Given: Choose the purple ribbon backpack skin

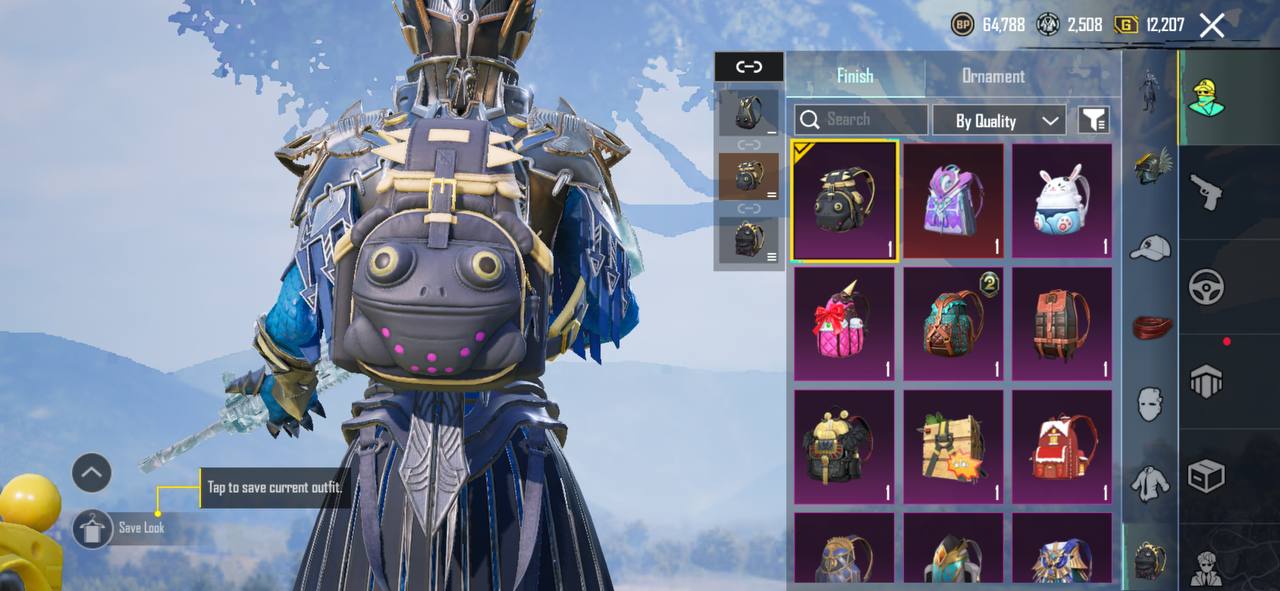Looking at the screenshot, I should point(953,202).
